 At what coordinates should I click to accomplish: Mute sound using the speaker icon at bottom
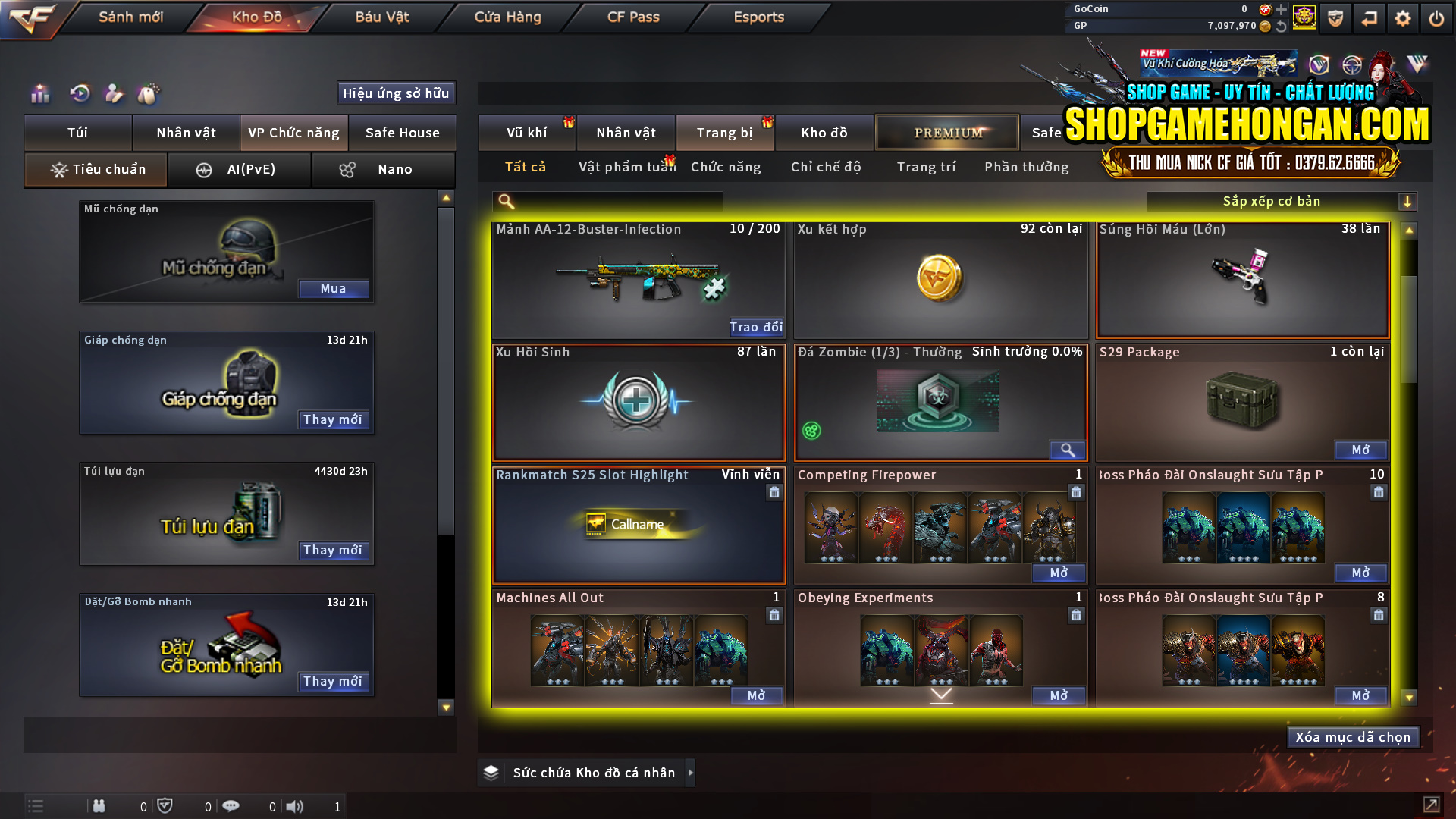(296, 806)
